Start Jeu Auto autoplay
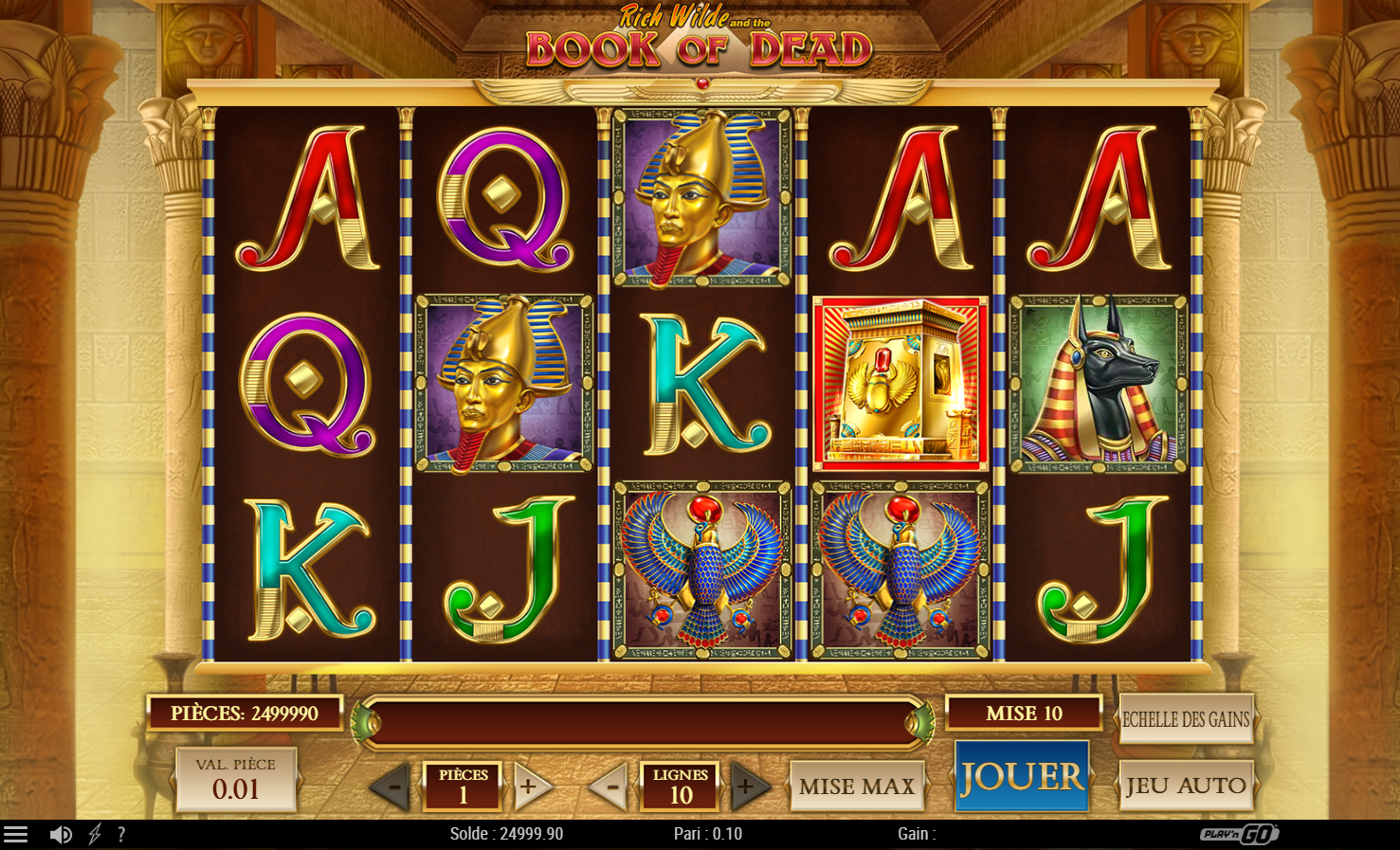 (1186, 786)
